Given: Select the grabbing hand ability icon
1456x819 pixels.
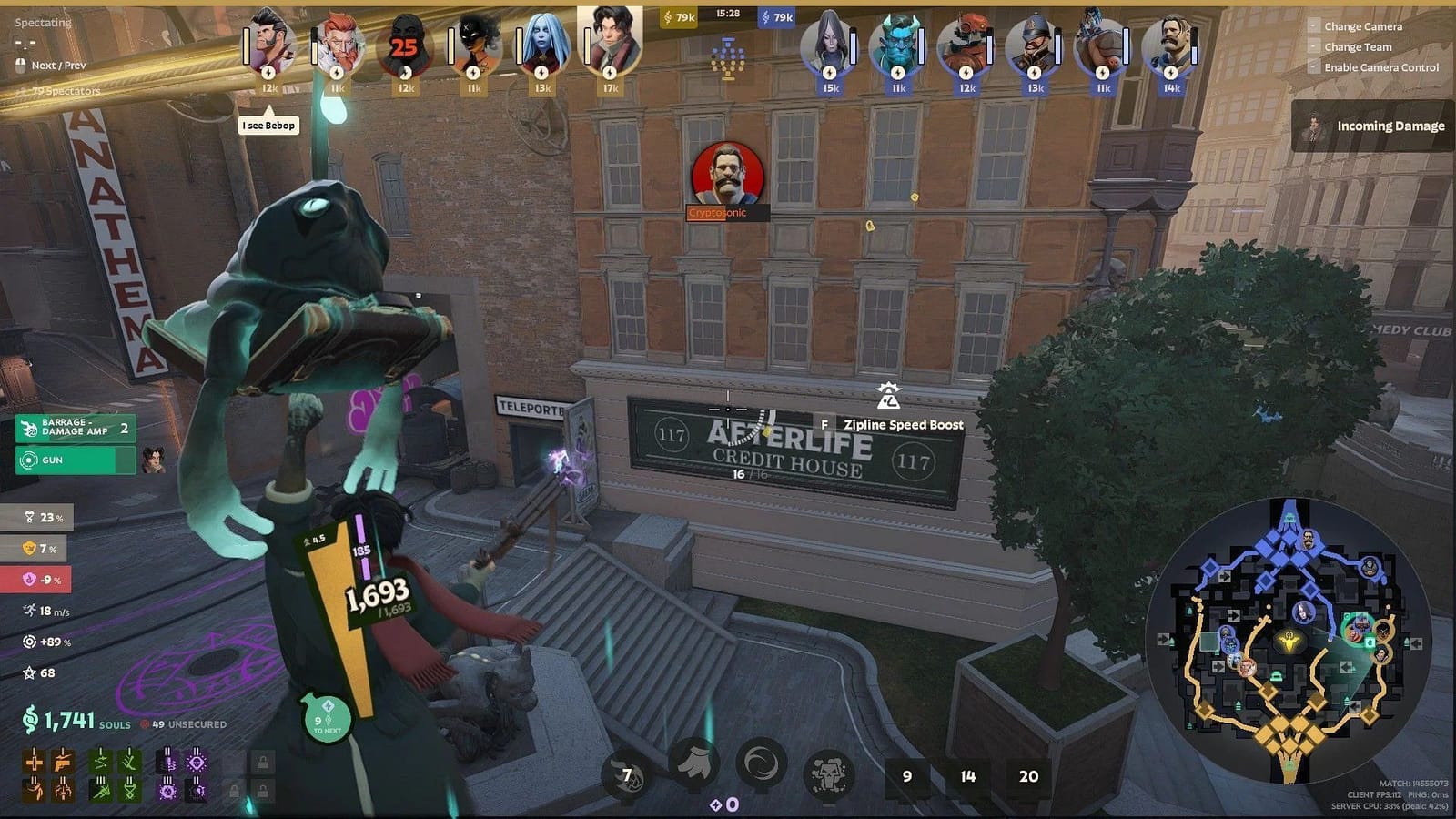Looking at the screenshot, I should coord(693,766).
